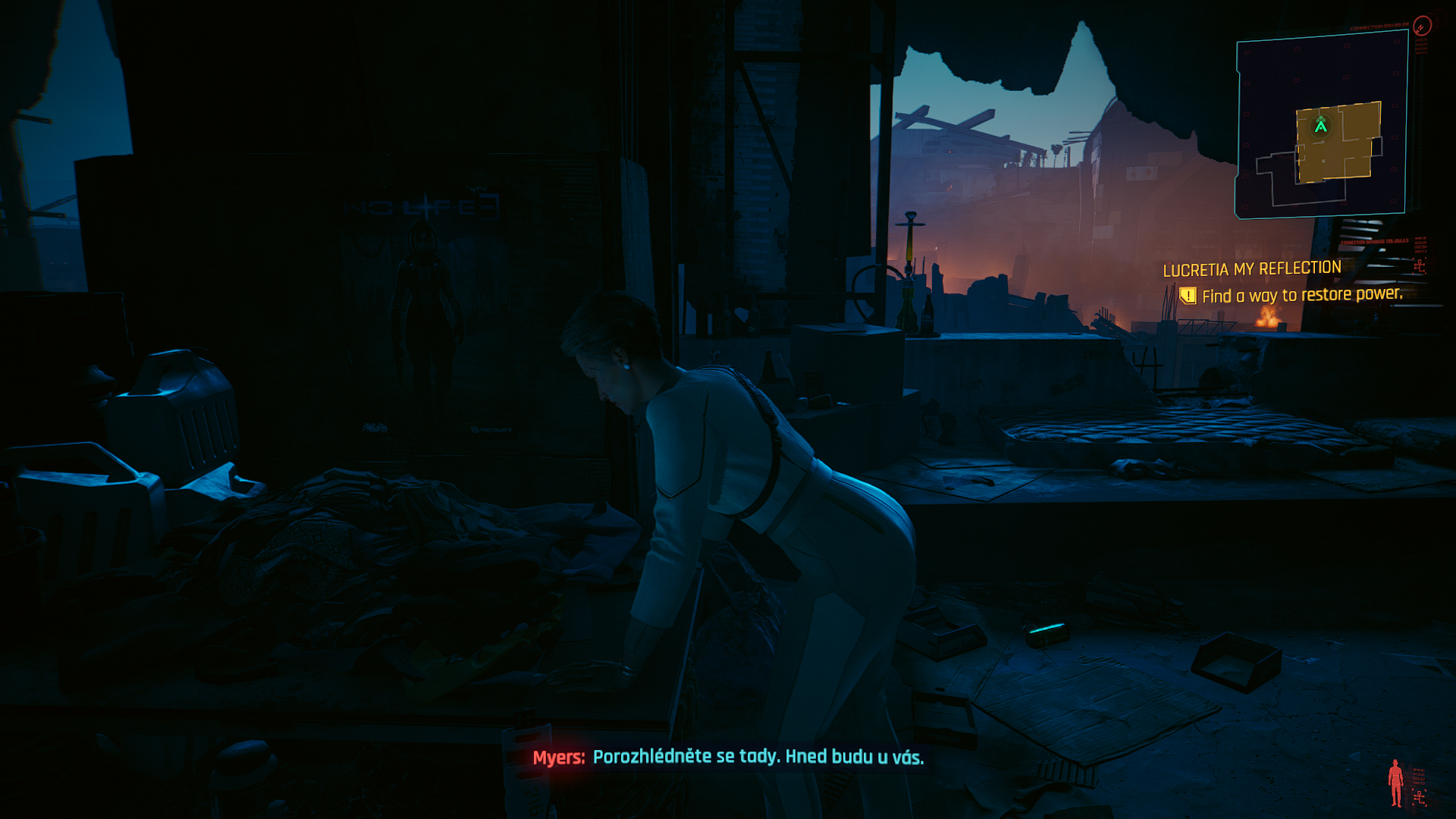Click the yellow objective marker icon

[x=1188, y=296]
